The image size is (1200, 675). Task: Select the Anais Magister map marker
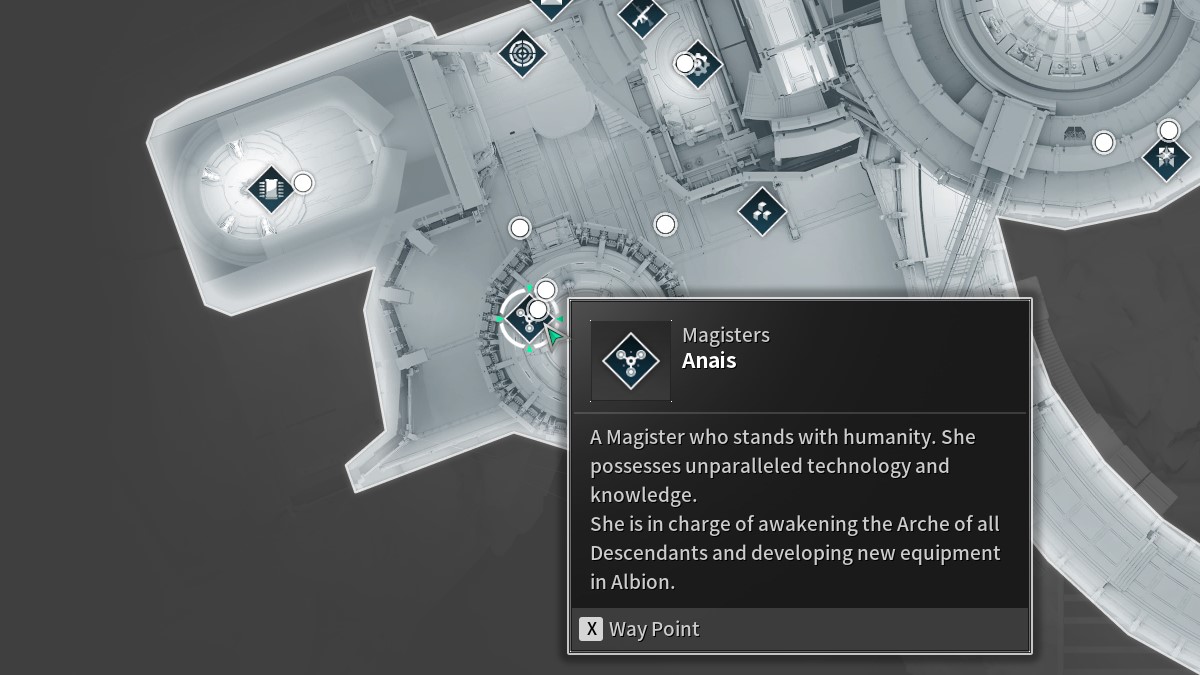click(527, 318)
